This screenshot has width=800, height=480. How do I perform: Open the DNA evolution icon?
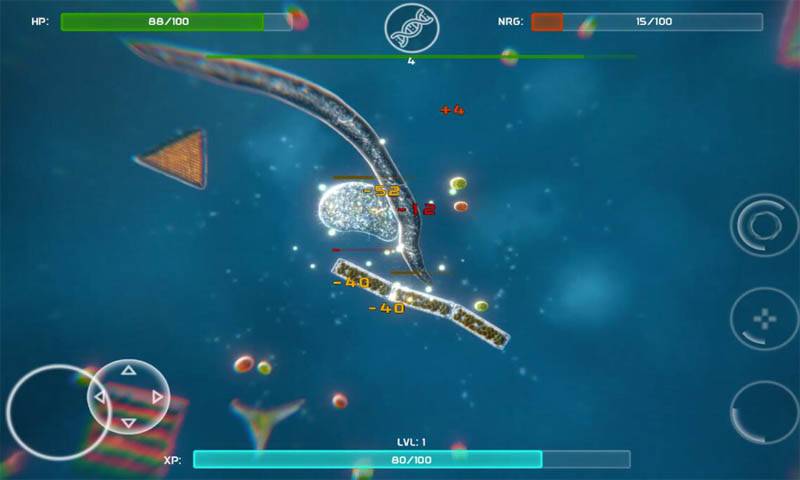click(x=411, y=27)
